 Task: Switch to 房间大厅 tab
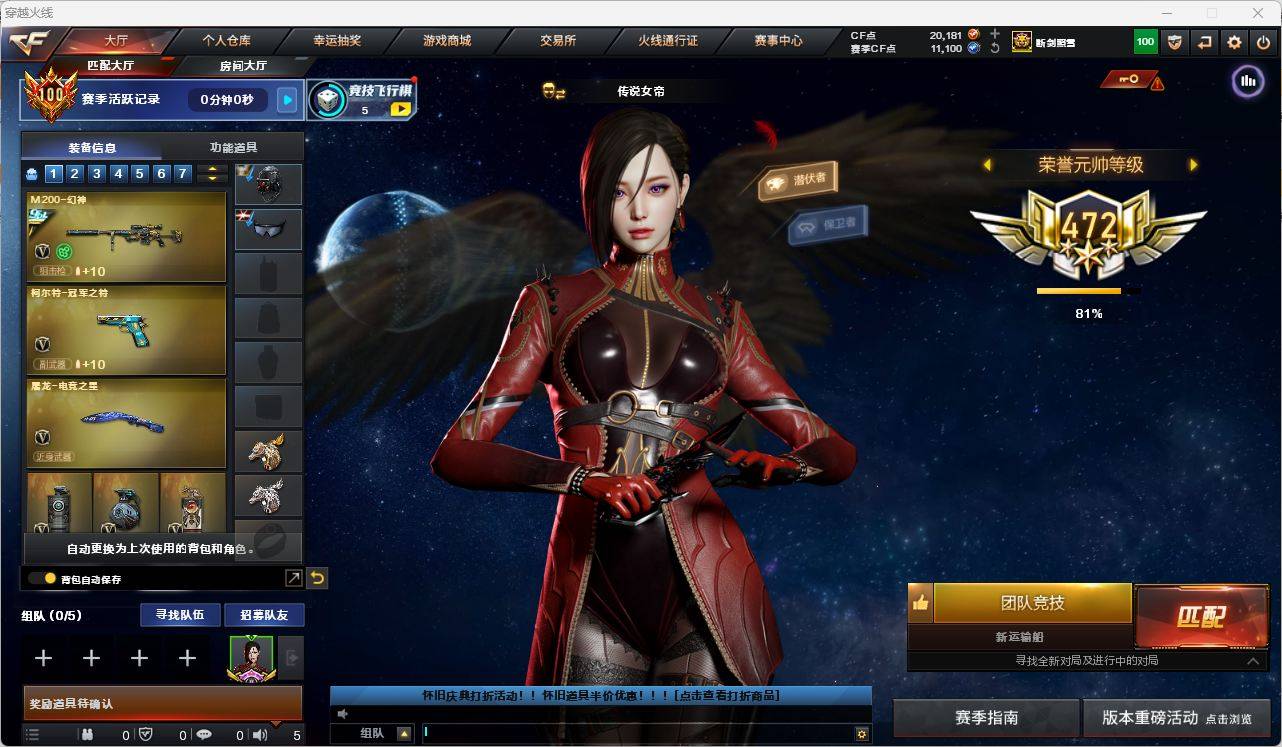tap(243, 66)
